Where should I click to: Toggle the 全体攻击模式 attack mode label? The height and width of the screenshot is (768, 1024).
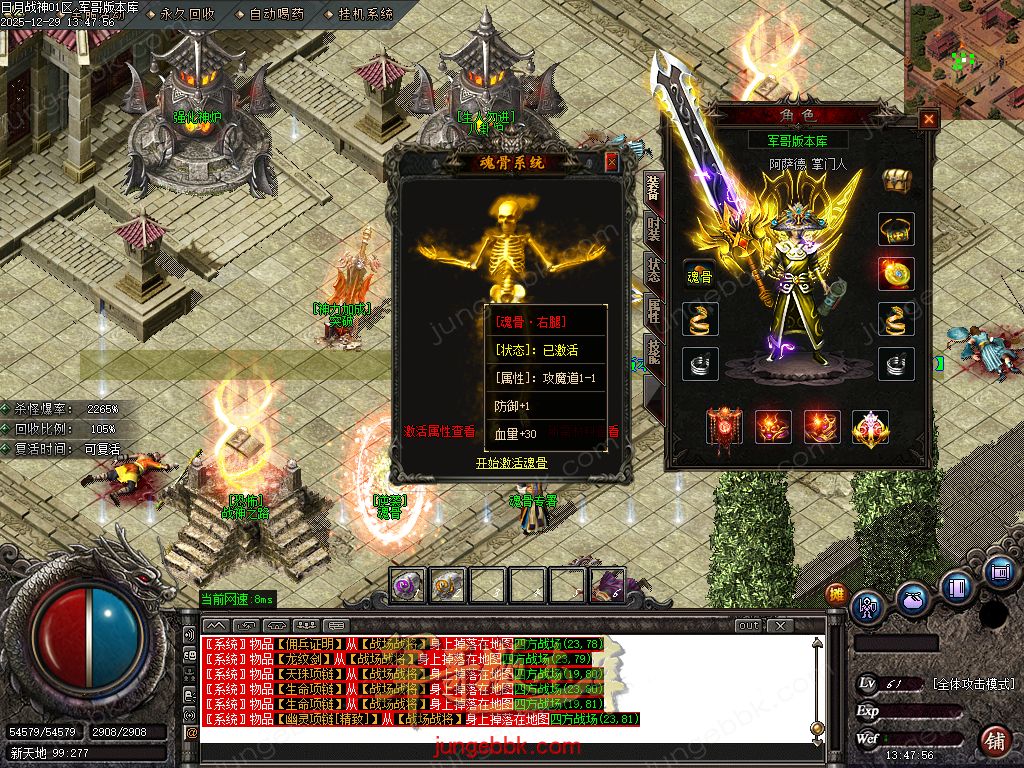pos(973,684)
